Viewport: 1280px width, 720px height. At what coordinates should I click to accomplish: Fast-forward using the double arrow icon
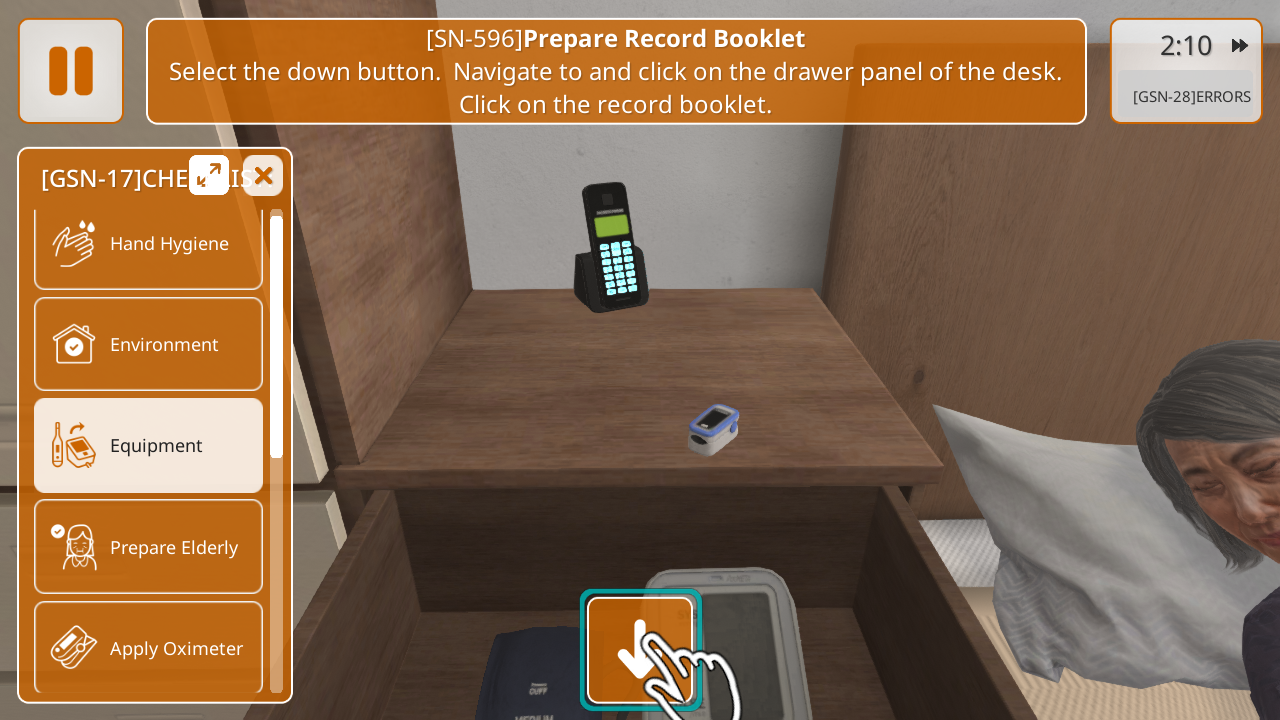click(x=1240, y=46)
